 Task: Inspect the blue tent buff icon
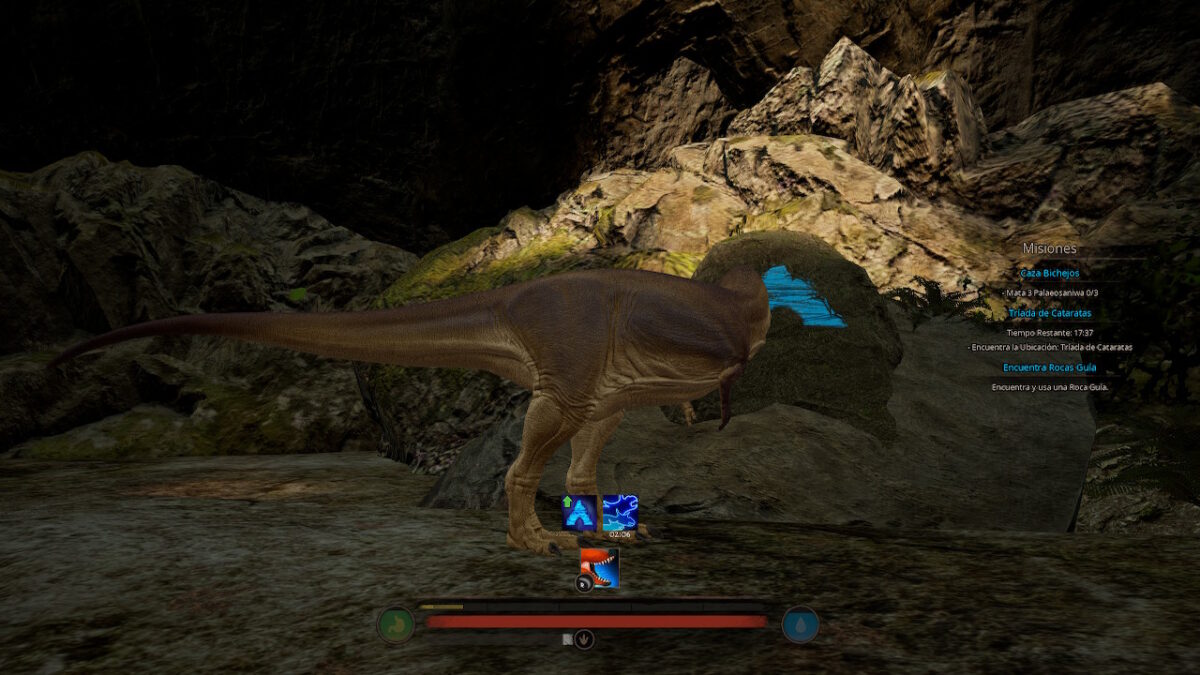click(580, 512)
